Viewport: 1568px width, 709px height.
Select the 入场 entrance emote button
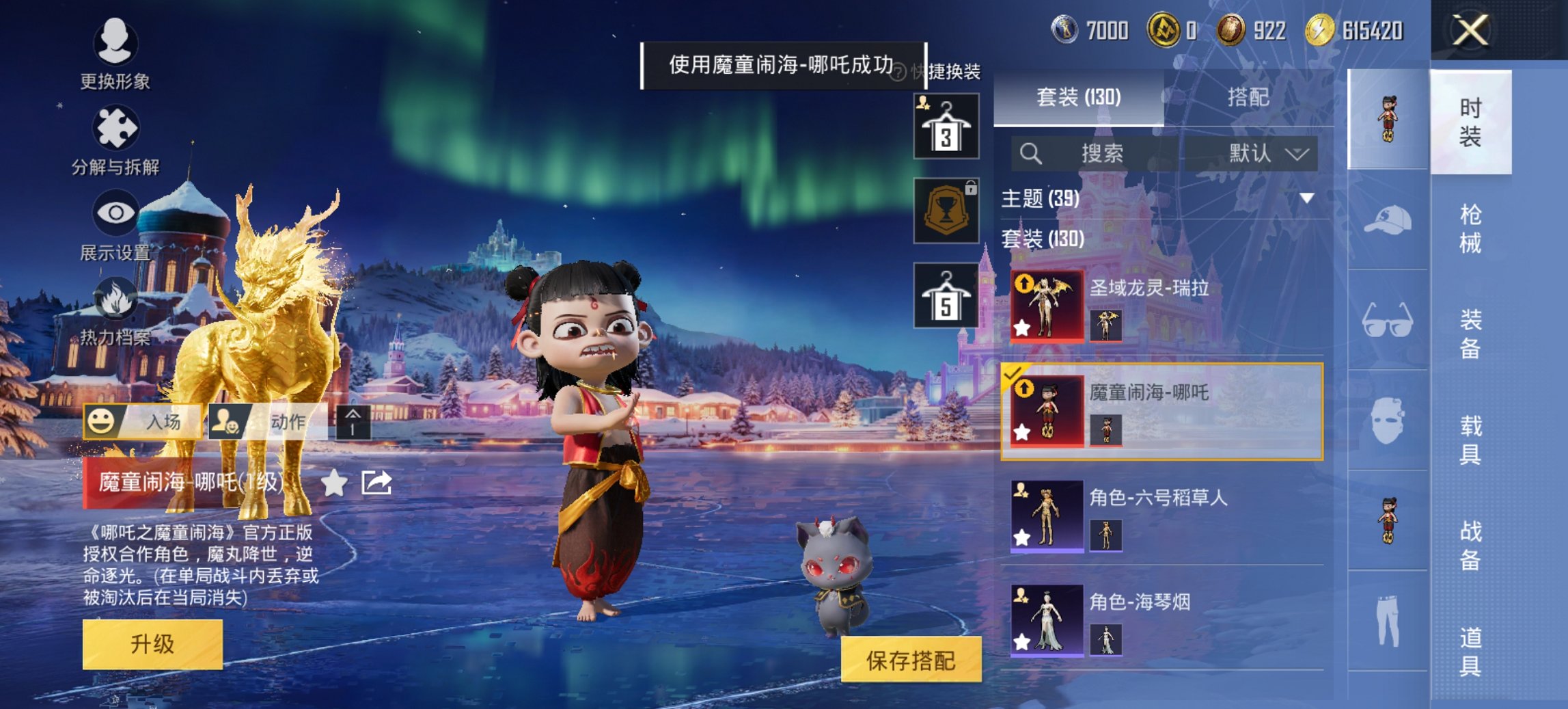coord(143,421)
